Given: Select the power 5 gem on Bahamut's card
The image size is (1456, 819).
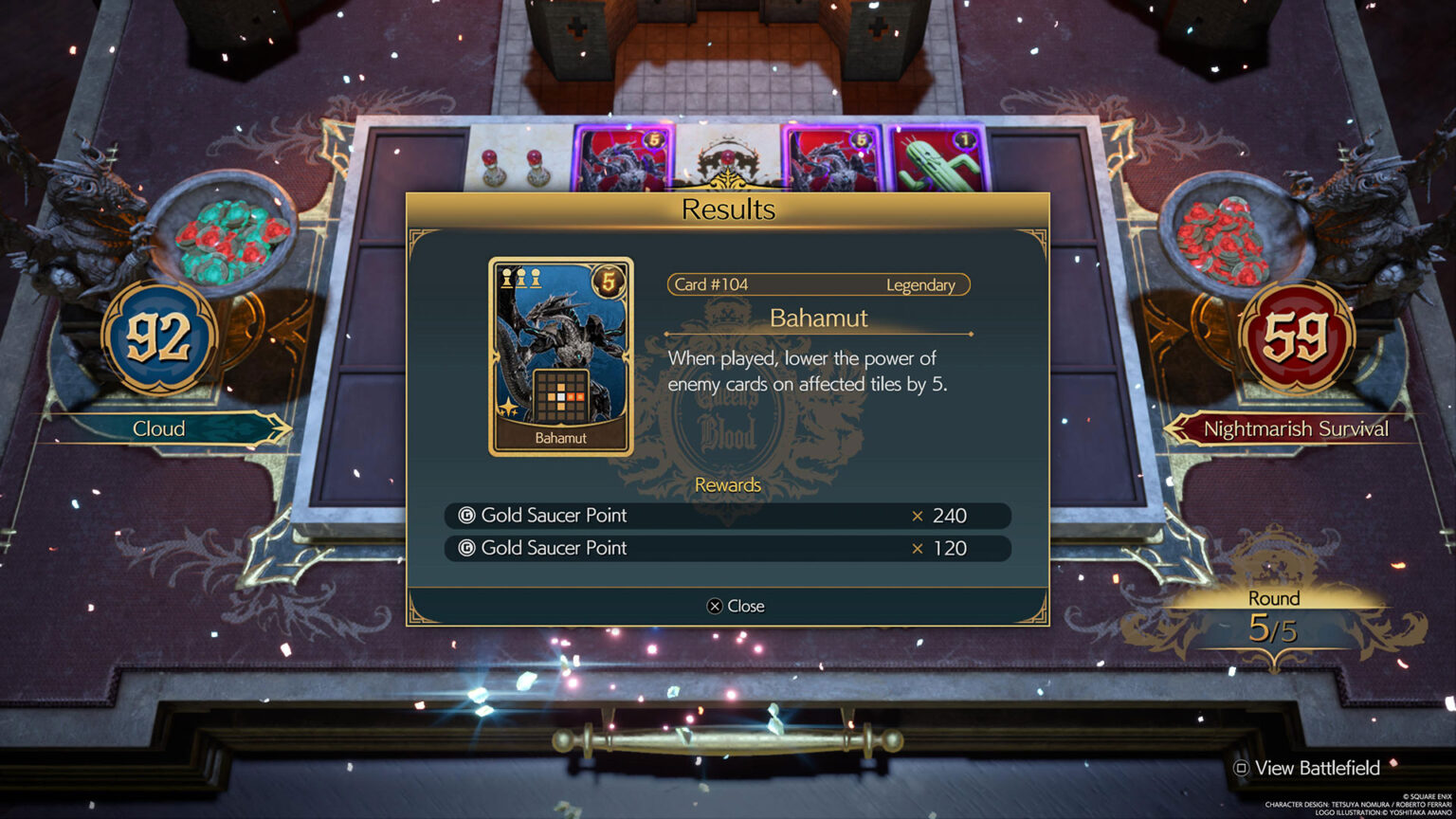Looking at the screenshot, I should click(610, 280).
